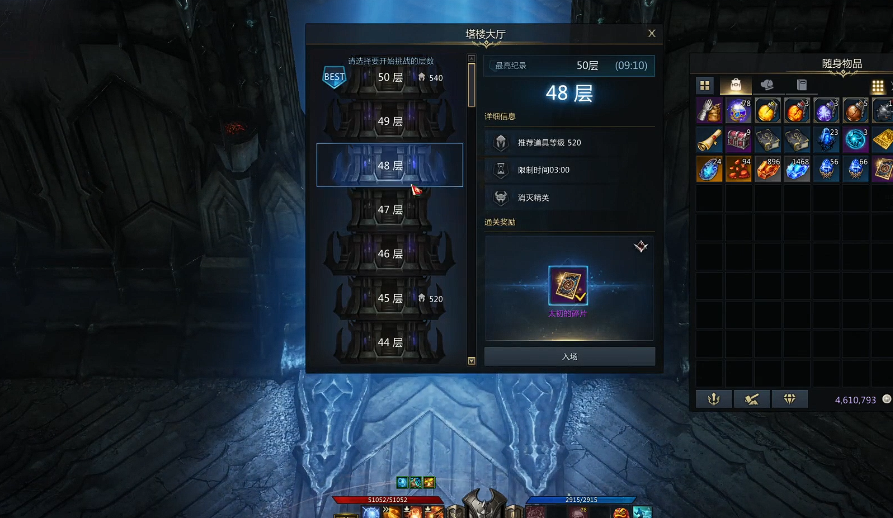Image resolution: width=893 pixels, height=518 pixels.
Task: Click the 入场 enter button
Action: pyautogui.click(x=569, y=356)
